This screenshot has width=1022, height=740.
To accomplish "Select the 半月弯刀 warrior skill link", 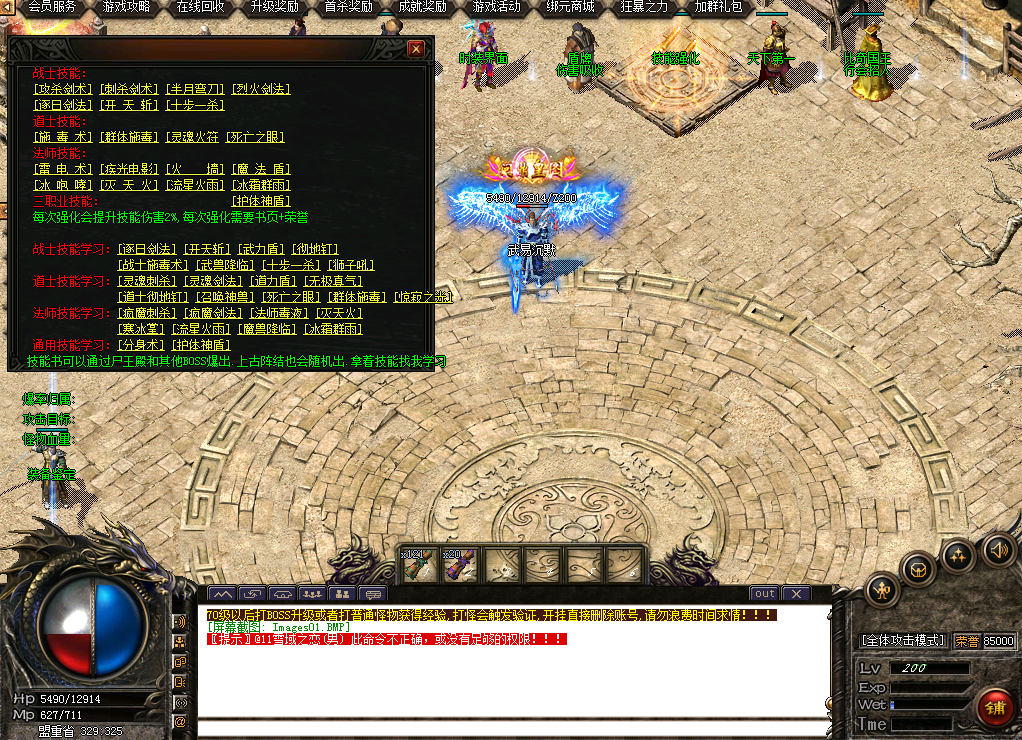I will point(194,89).
